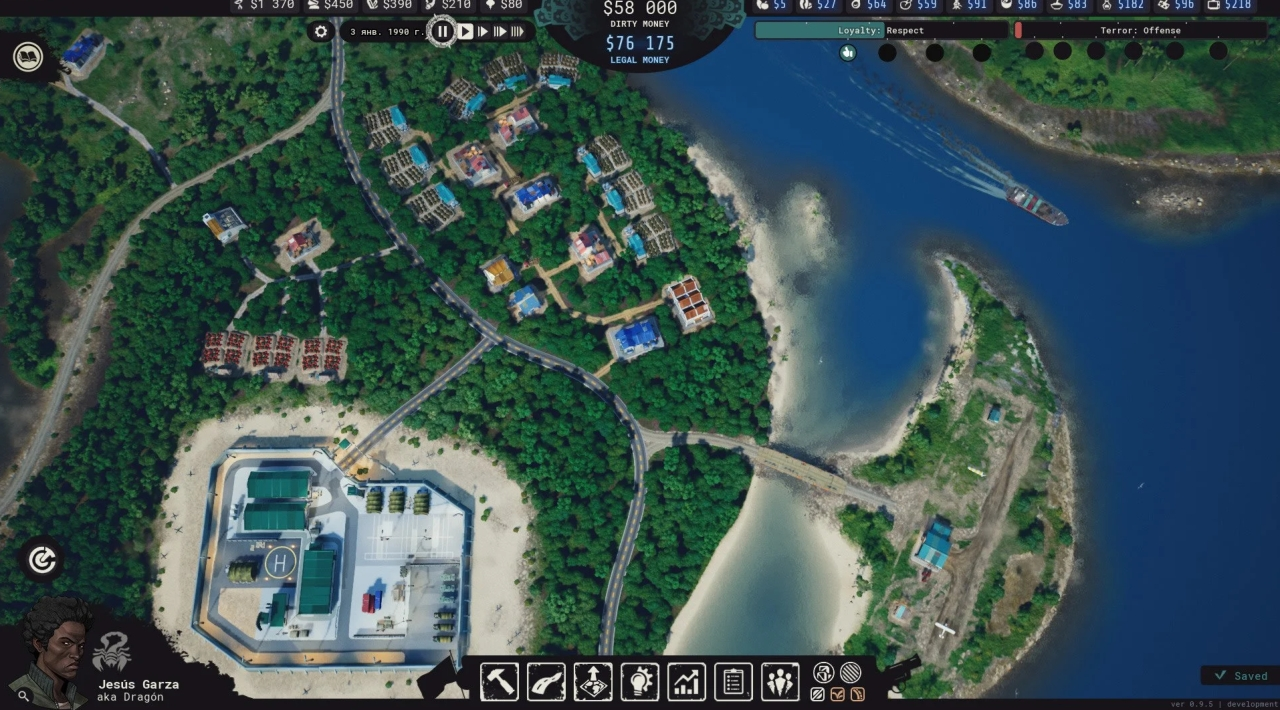Screen dimensions: 1280x710
Task: Toggle the striped circle overlay filter
Action: (x=850, y=673)
